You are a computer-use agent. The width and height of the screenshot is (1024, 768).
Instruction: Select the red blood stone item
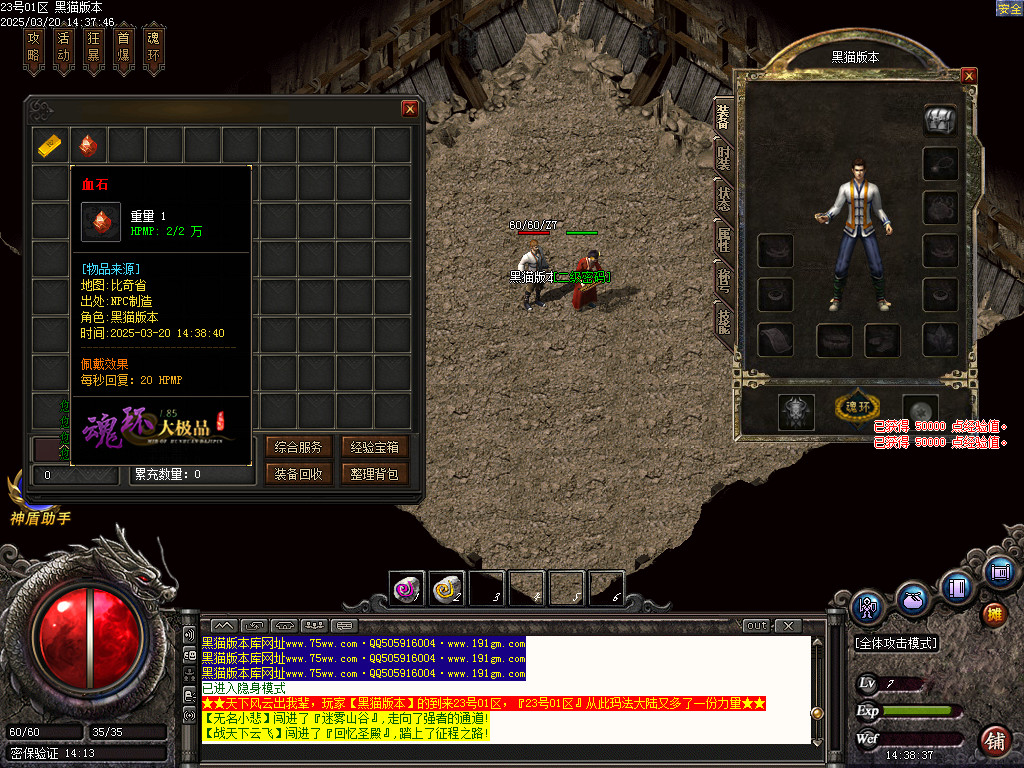click(89, 146)
